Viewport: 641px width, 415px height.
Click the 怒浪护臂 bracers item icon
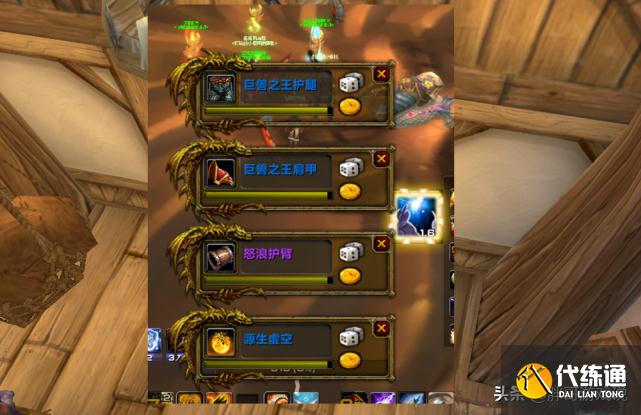[220, 257]
